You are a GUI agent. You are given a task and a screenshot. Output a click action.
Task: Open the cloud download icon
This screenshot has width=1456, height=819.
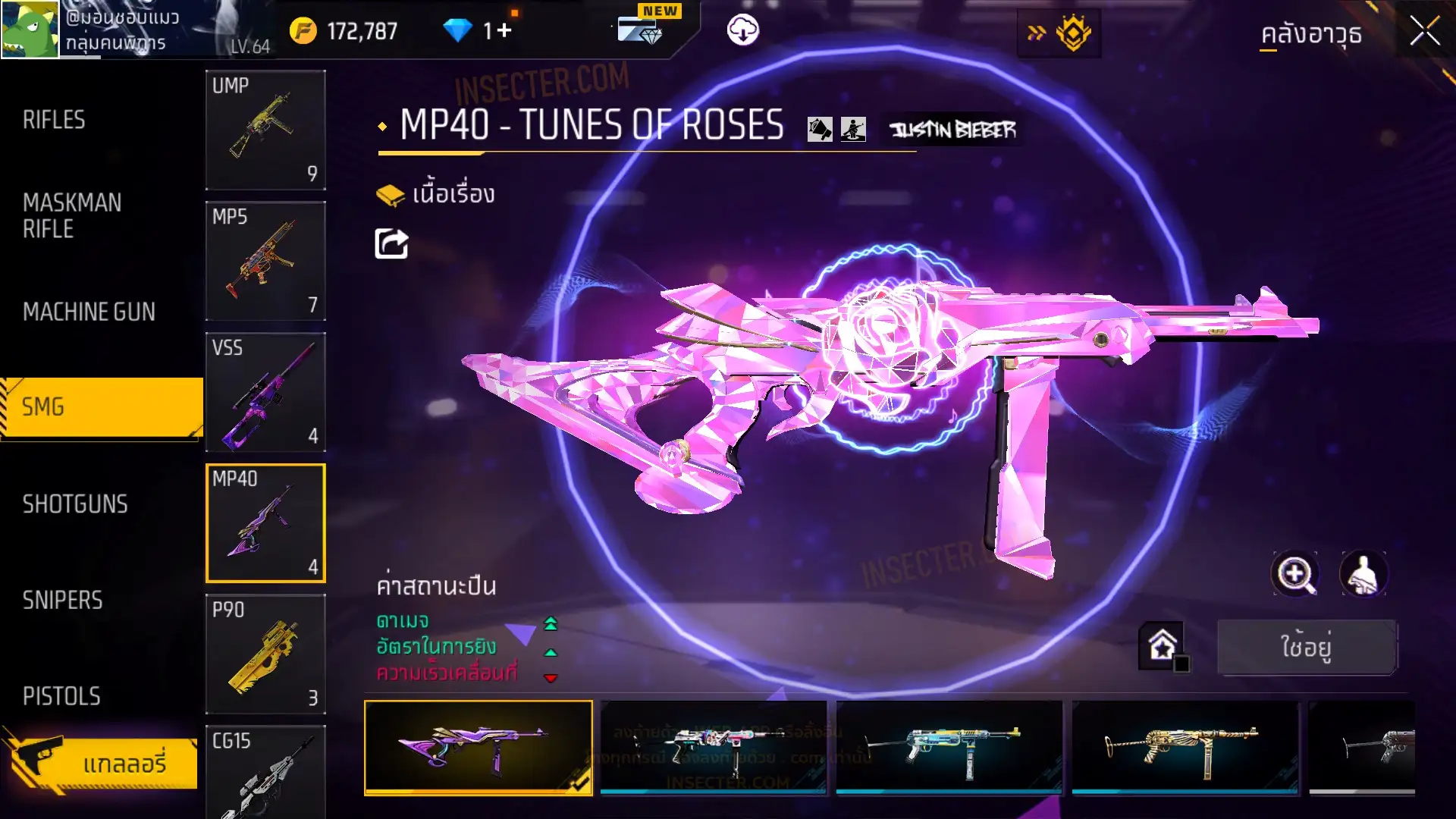(742, 30)
